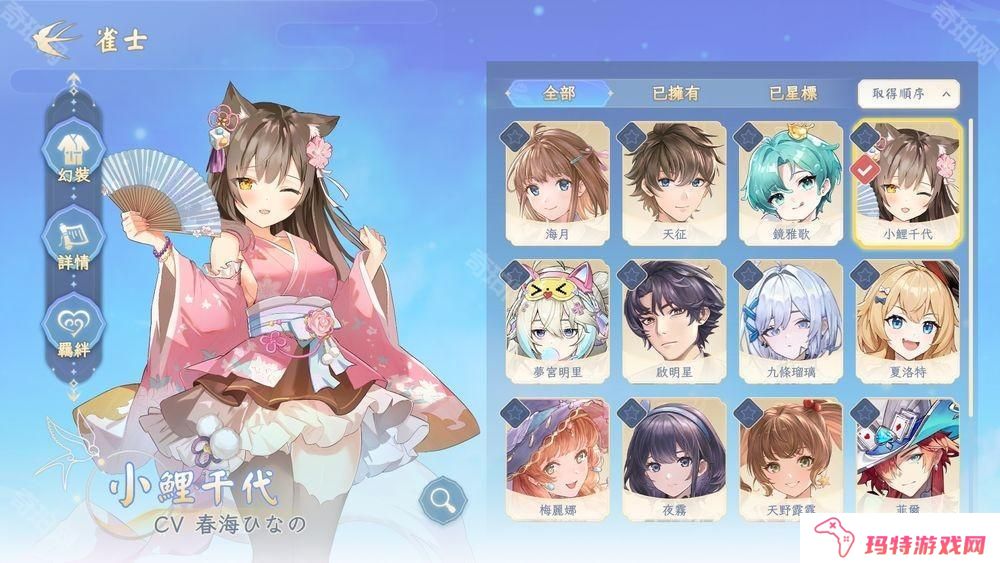
Task: Select character 欧明星
Action: 674,320
